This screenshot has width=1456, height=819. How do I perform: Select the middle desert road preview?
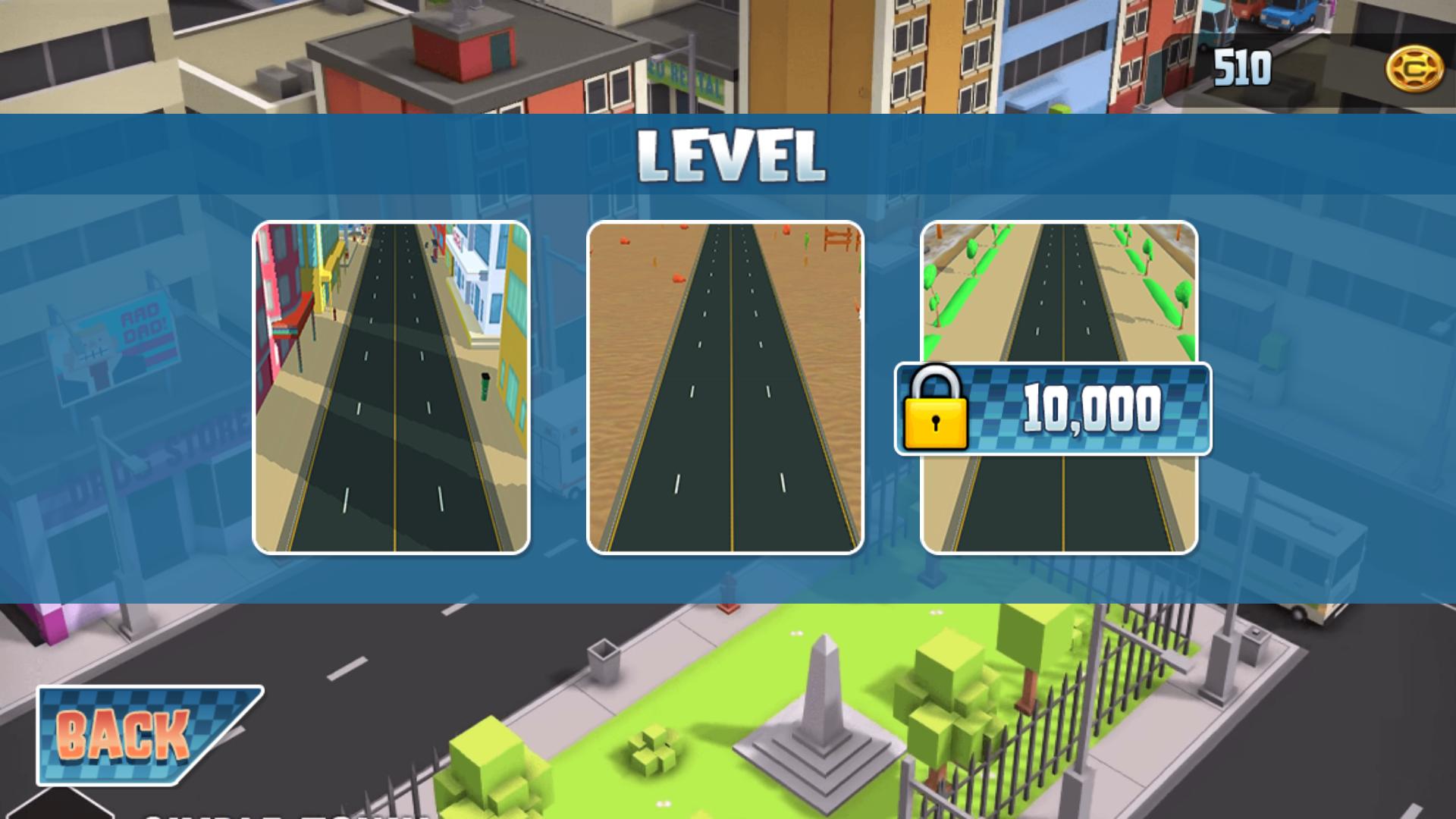(724, 388)
